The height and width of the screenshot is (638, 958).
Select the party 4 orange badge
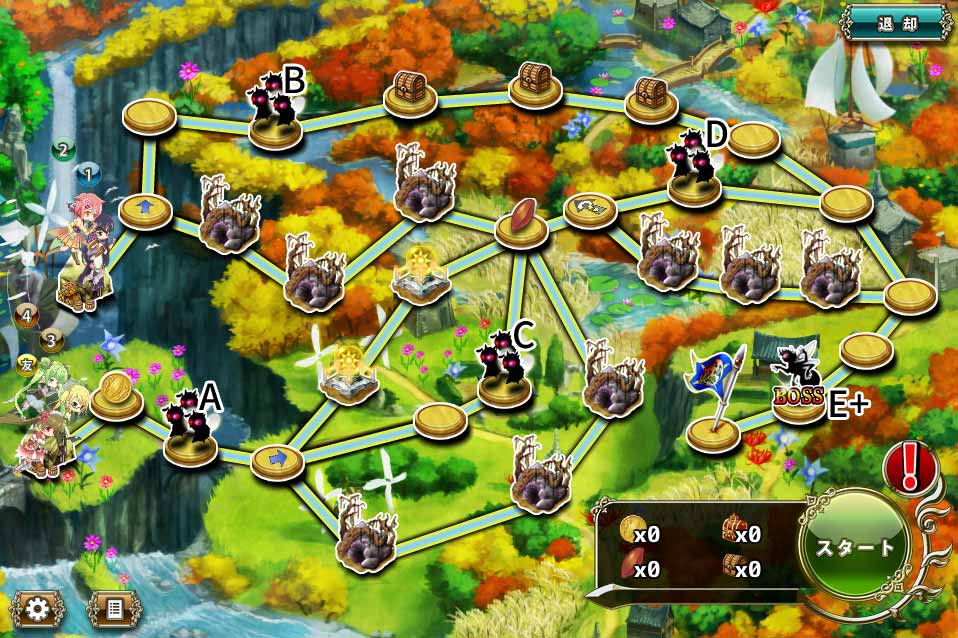27,316
